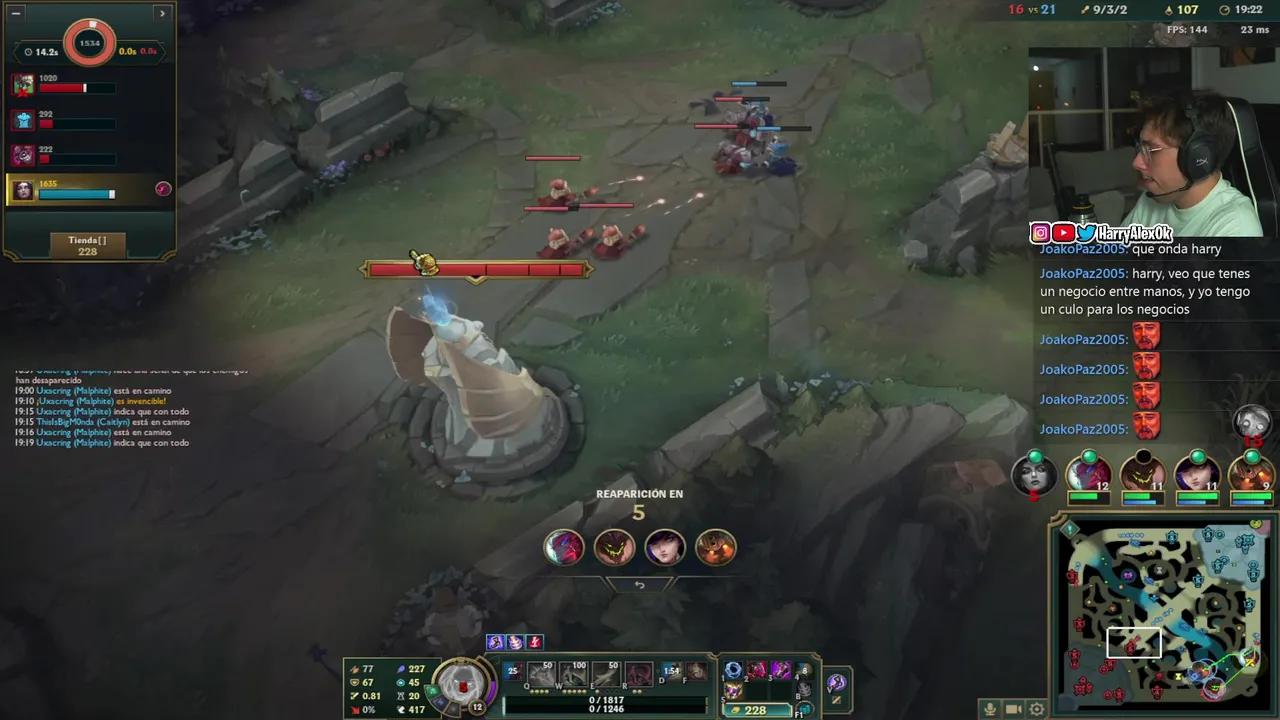Select the blue item in the first inventory slot
This screenshot has height=720, width=1280.
click(x=731, y=668)
